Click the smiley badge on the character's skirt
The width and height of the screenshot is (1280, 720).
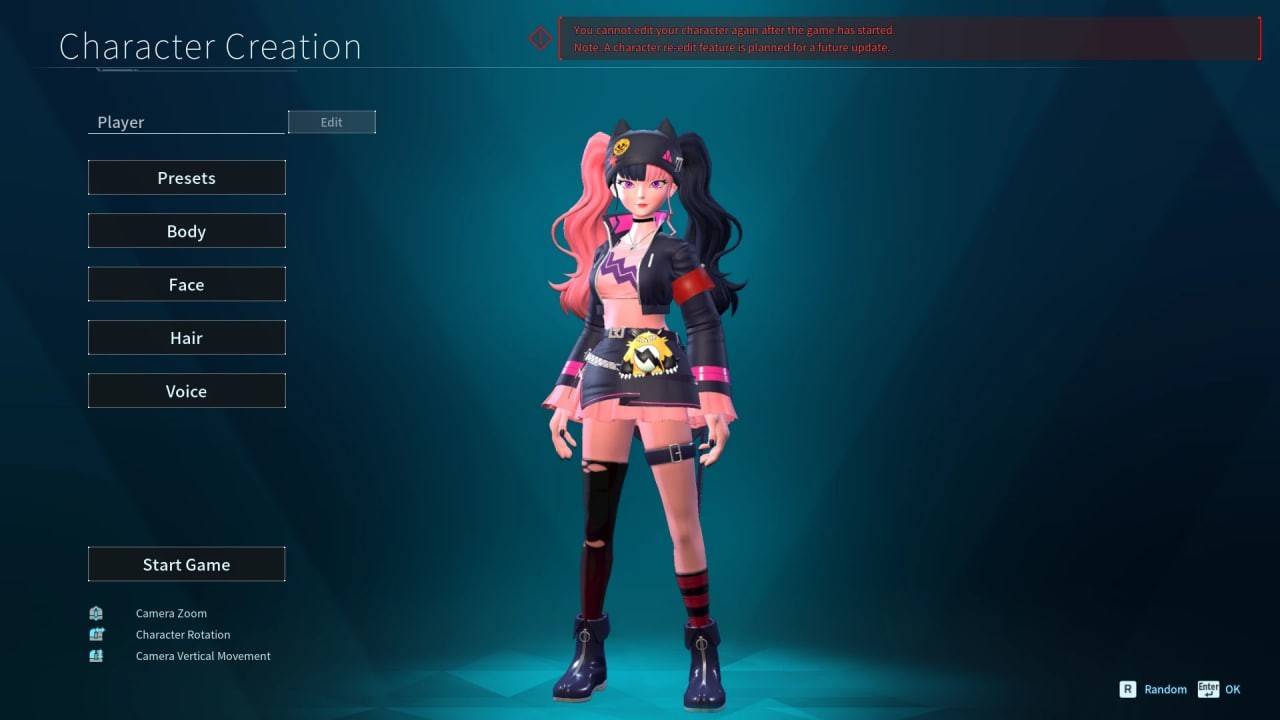point(649,355)
